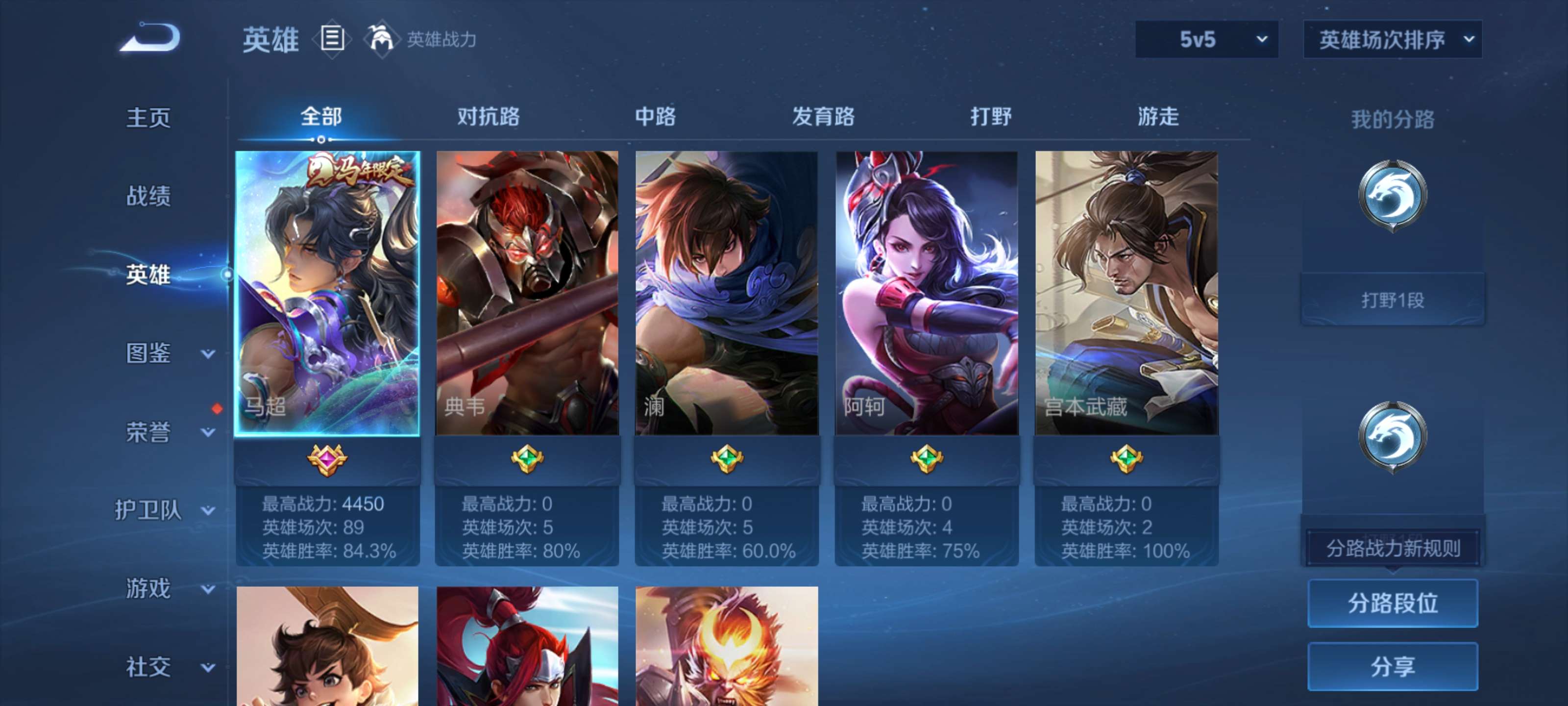
Task: Open the hero list icon beside 英雄 title
Action: point(332,39)
